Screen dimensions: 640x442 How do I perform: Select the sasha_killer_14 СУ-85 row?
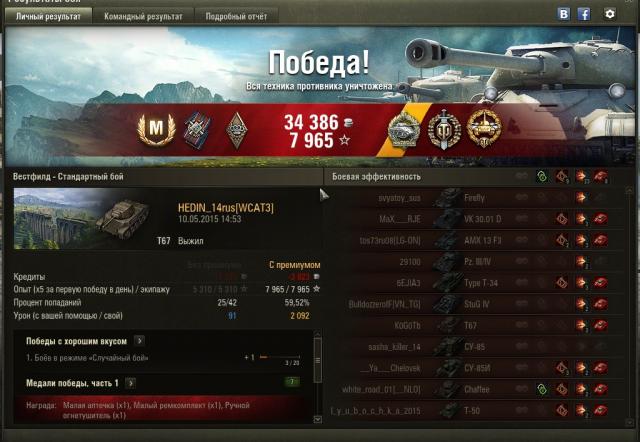(470, 346)
